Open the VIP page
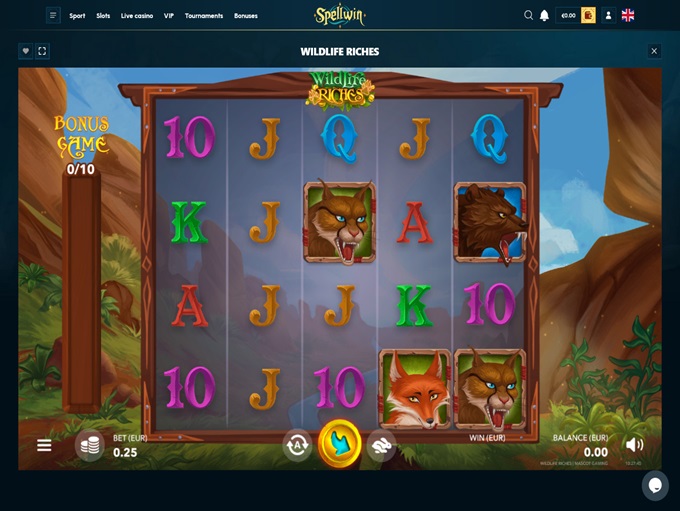Screen dimensions: 680x511 pos(169,16)
